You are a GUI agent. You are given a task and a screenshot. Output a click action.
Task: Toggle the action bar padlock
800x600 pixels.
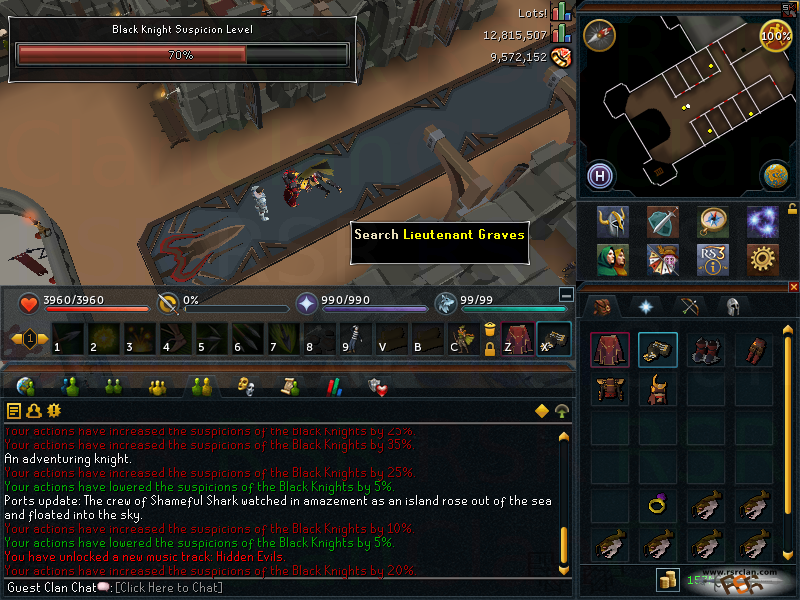(x=490, y=349)
